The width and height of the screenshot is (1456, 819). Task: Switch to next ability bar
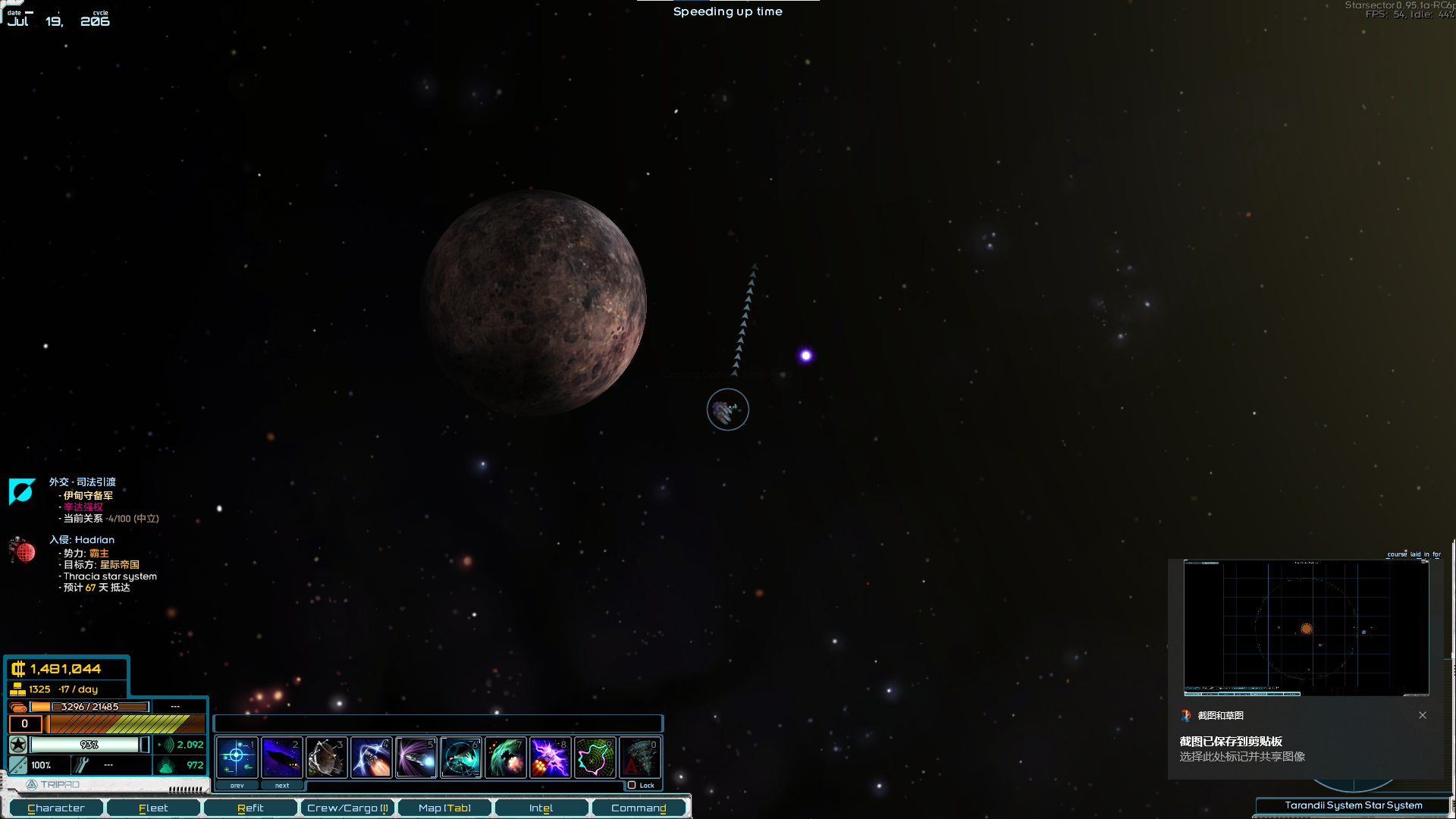(282, 786)
